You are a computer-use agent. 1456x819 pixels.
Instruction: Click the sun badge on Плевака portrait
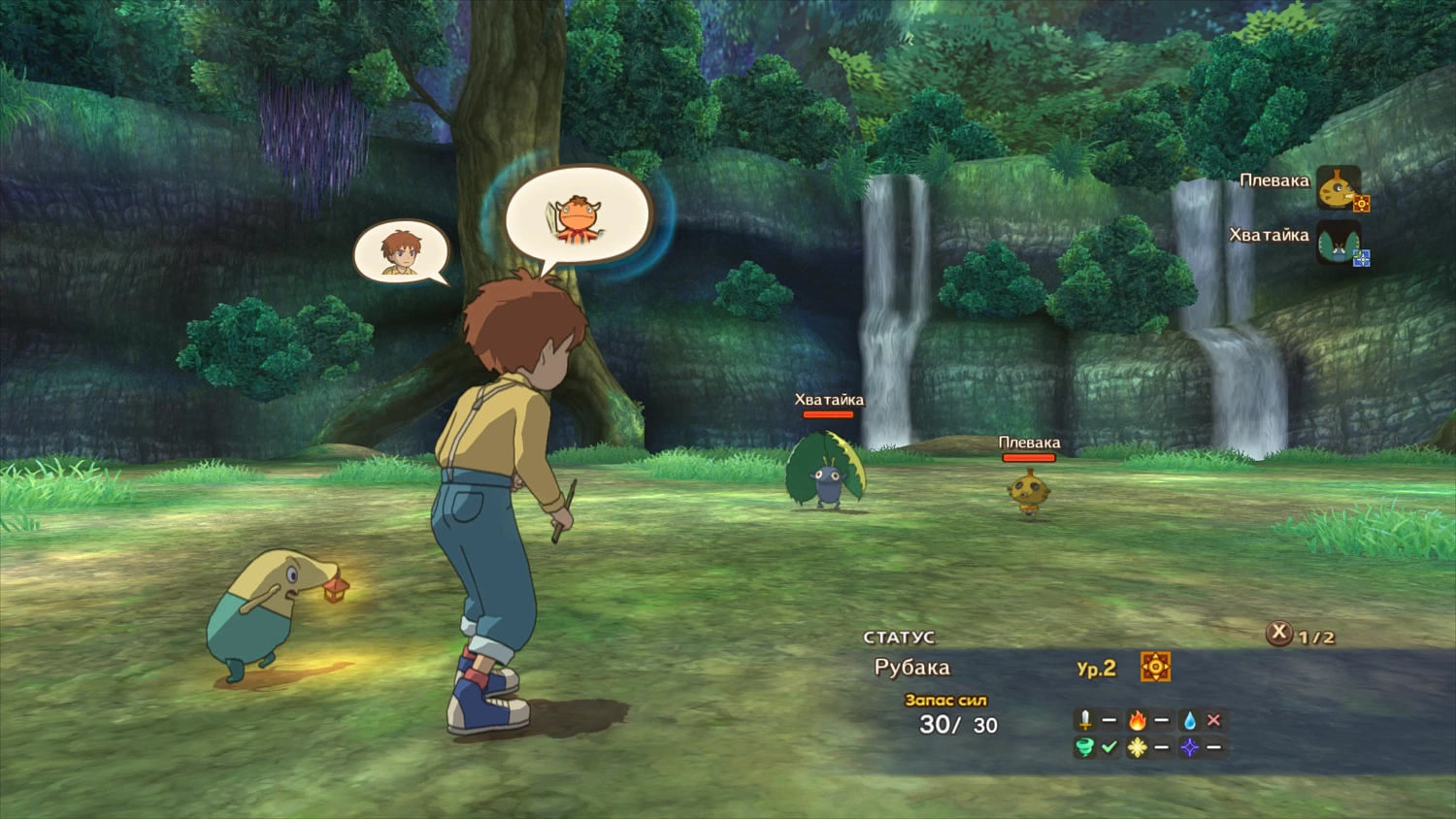tap(1361, 205)
